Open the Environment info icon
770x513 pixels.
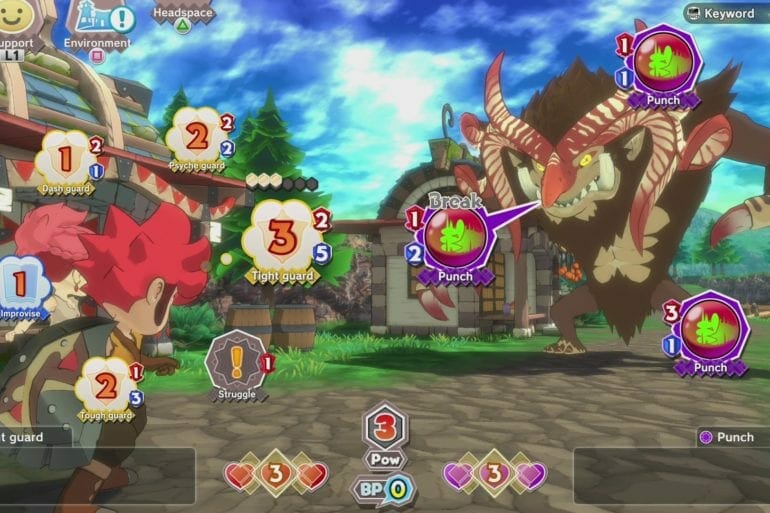click(98, 22)
